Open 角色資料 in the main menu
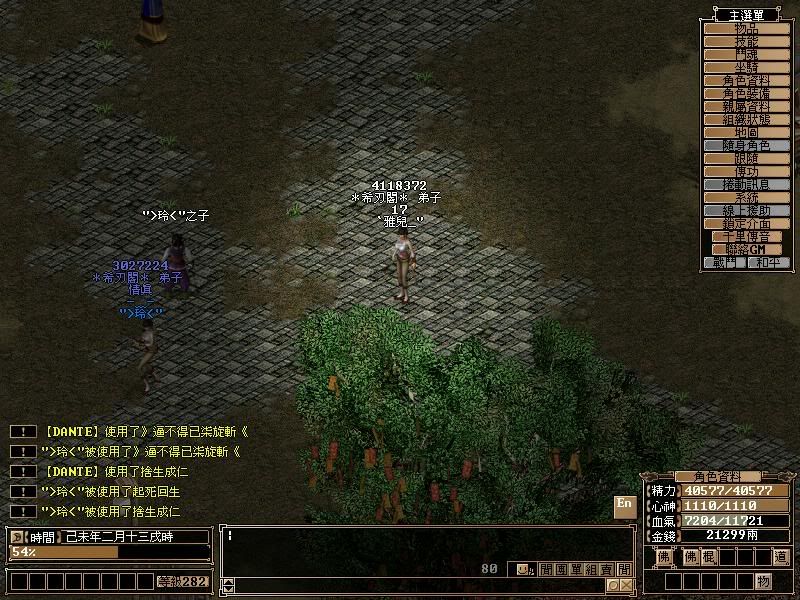 pos(746,80)
